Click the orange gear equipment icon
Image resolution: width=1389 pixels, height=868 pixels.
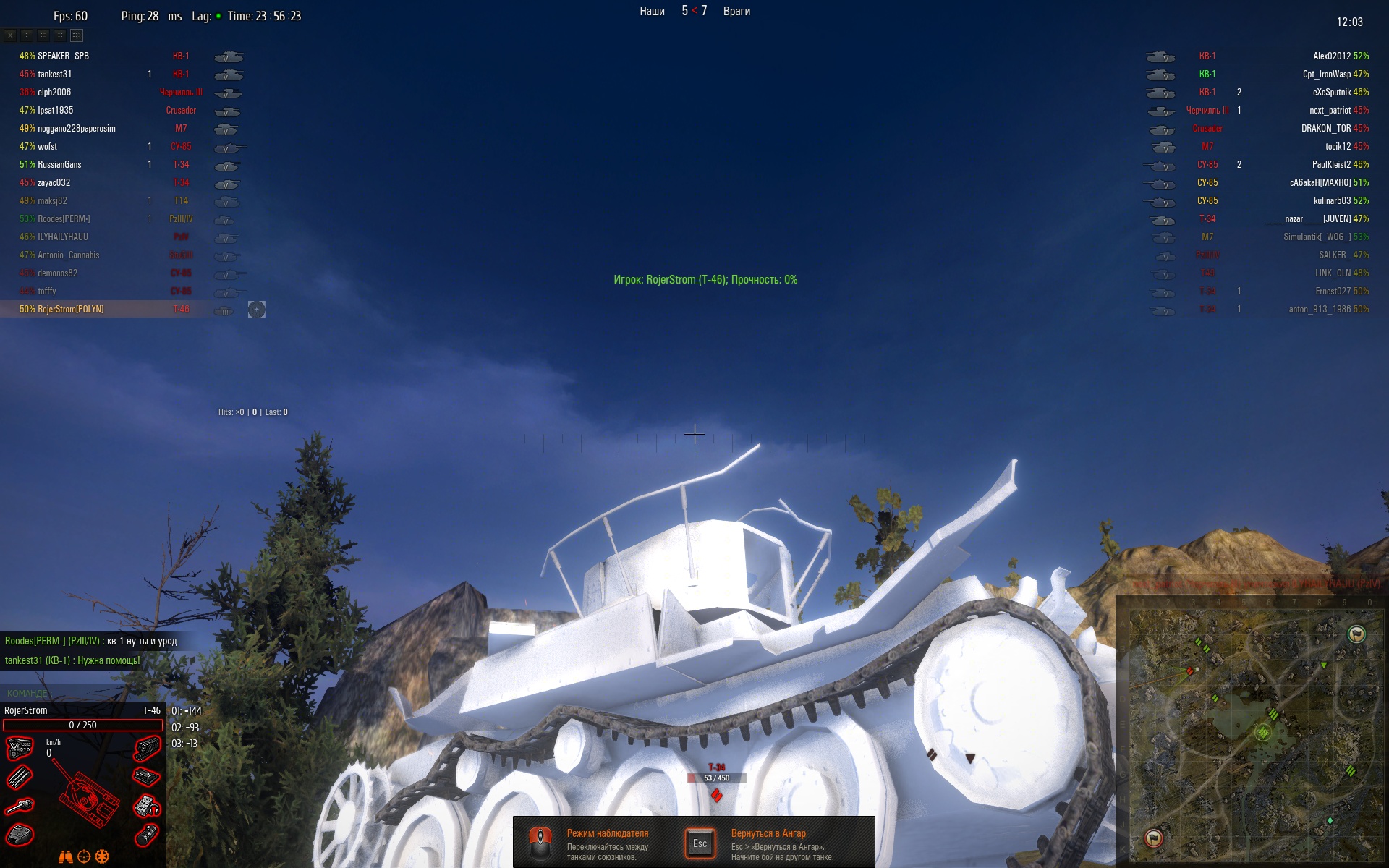pos(102,857)
